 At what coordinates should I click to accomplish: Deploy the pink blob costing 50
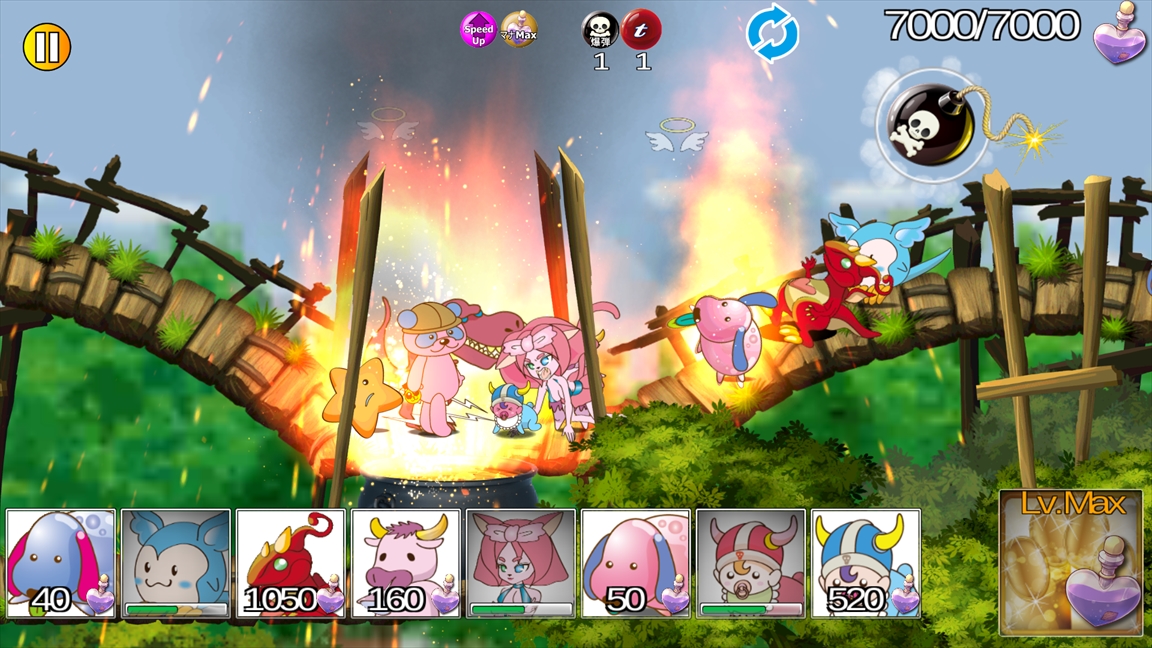click(x=636, y=563)
